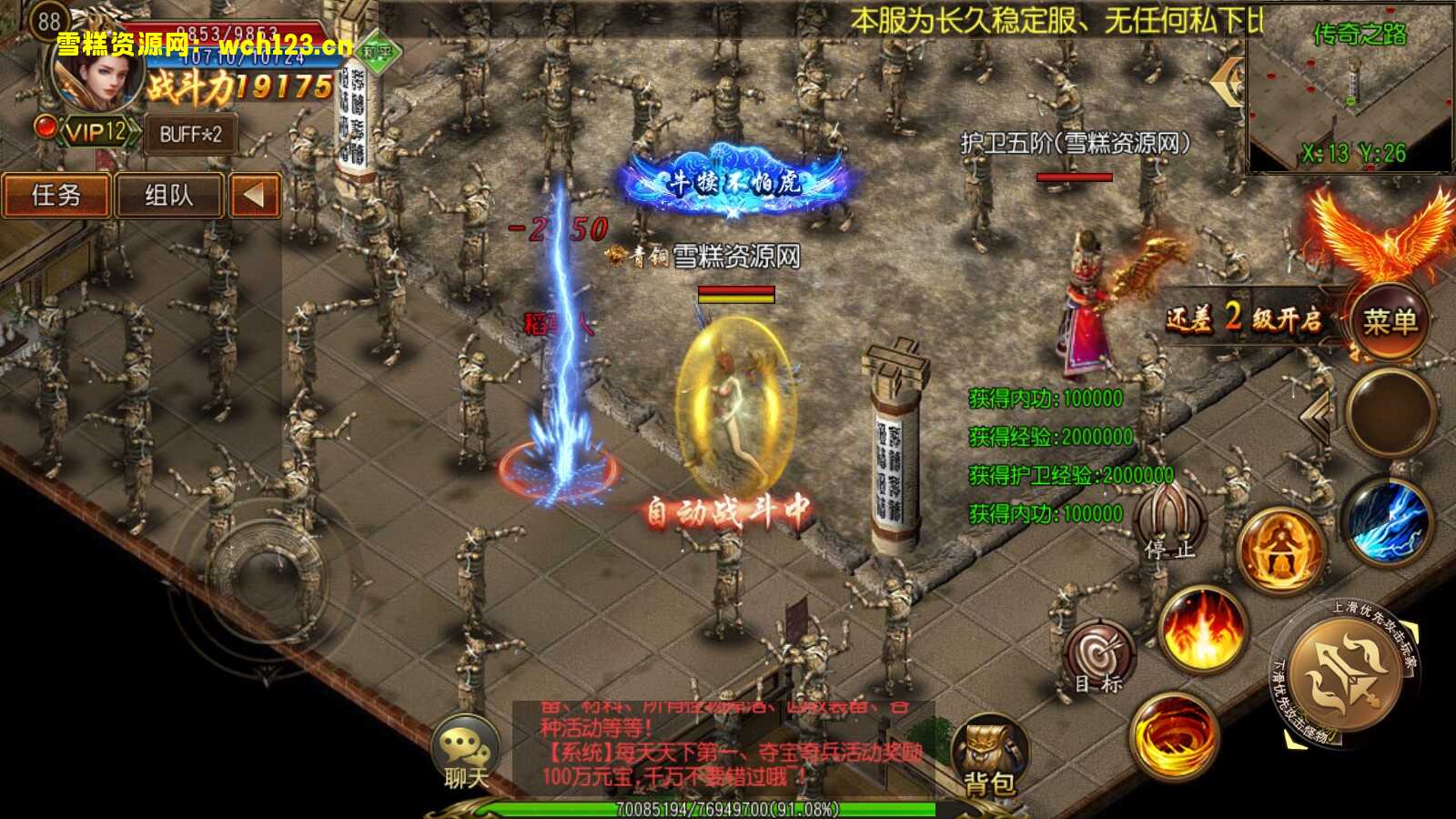
Task: Open the 聊天 chat icon
Action: point(465,748)
